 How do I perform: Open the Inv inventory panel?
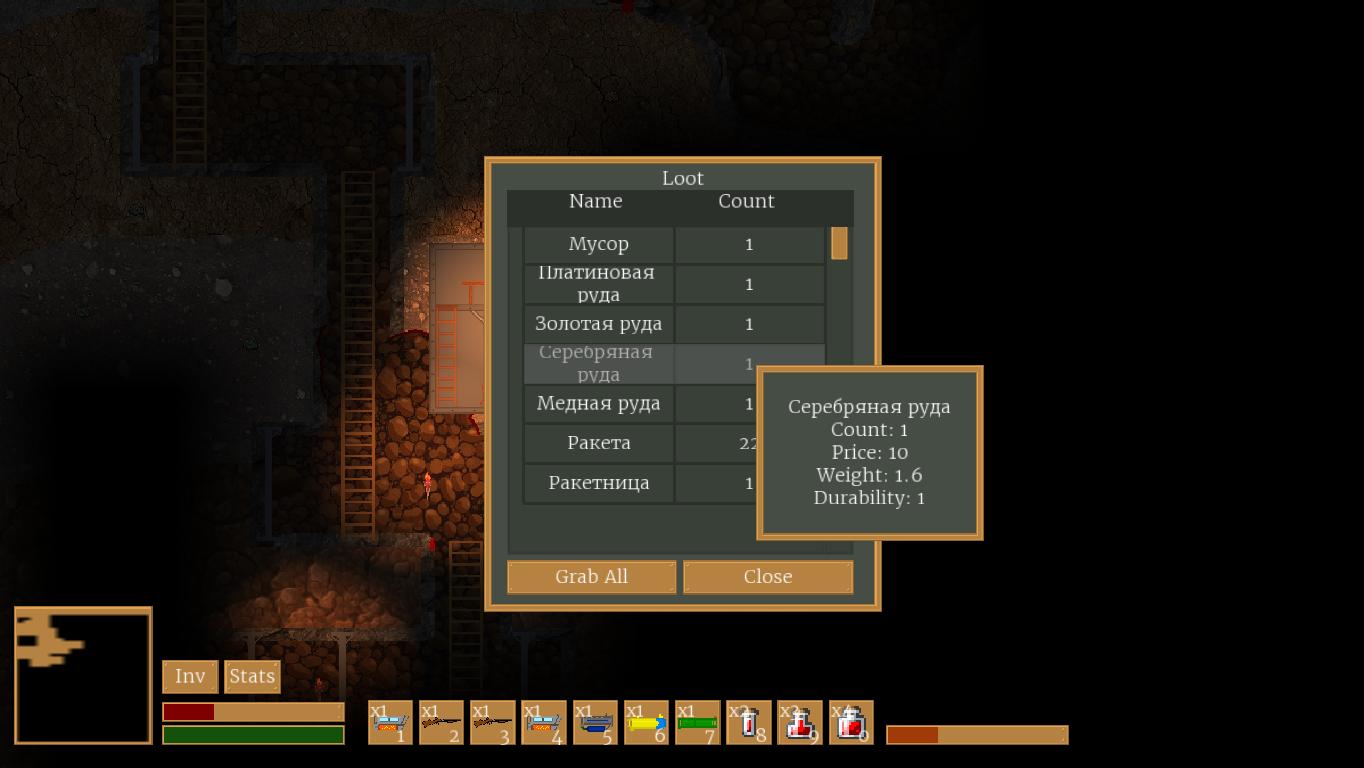click(x=190, y=677)
